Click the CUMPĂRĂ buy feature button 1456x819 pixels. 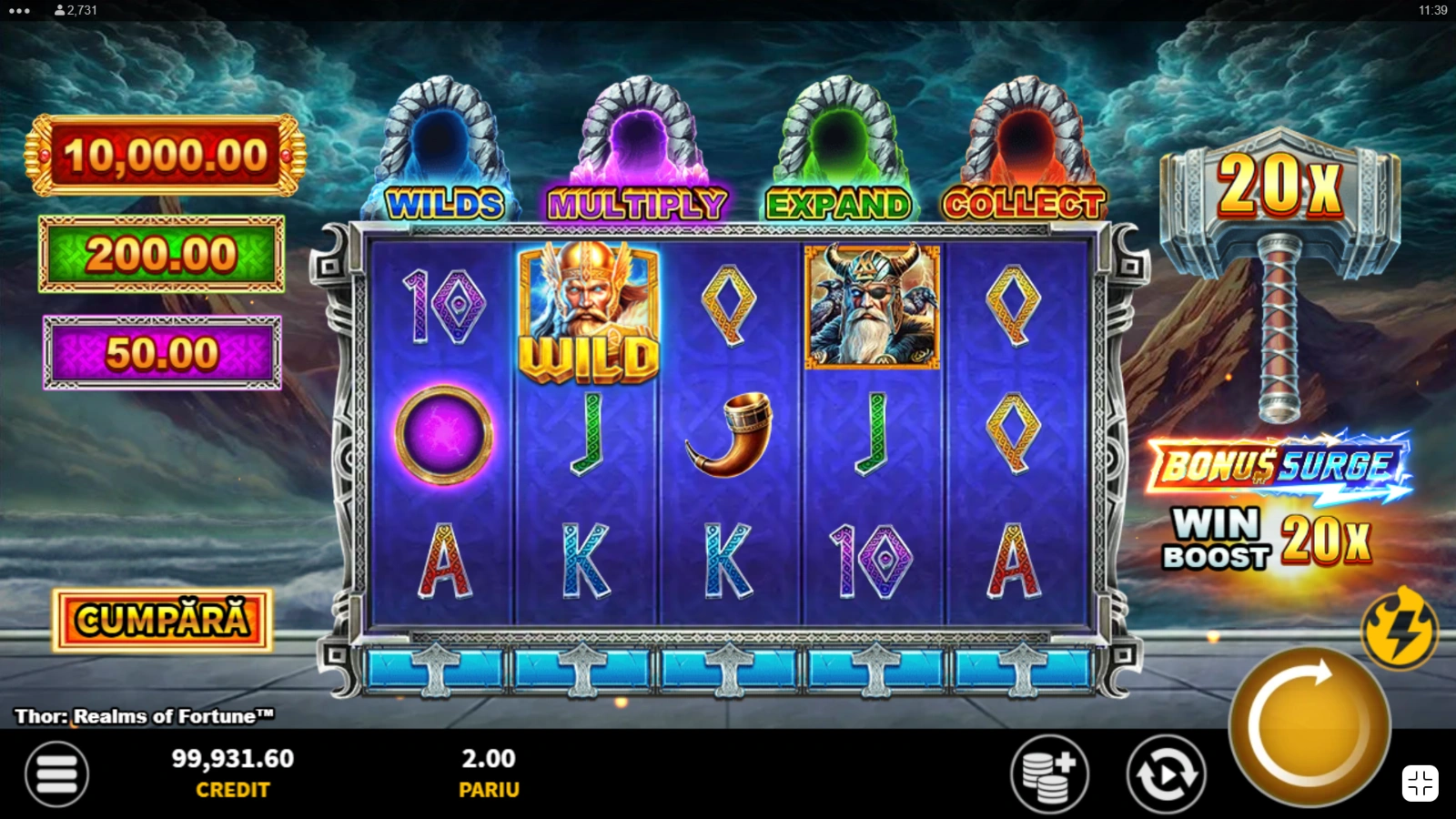click(x=162, y=621)
